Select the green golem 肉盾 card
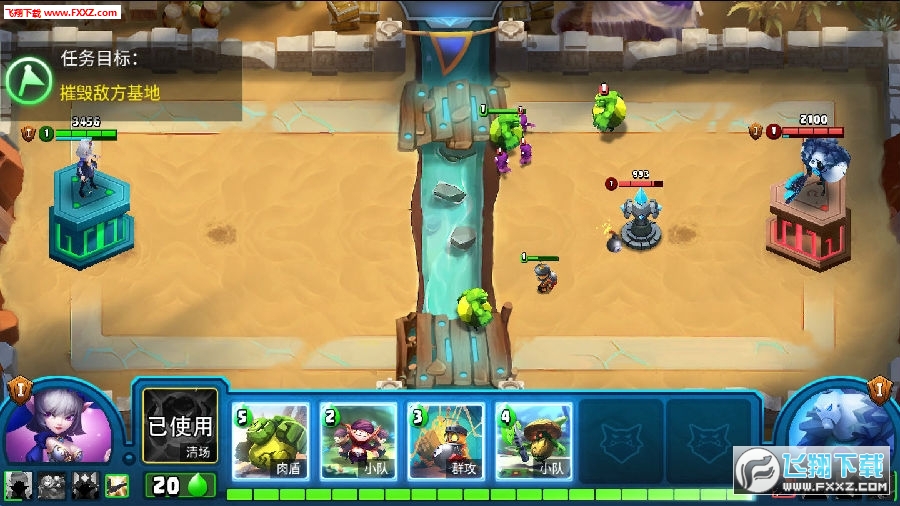The image size is (900, 506). [x=271, y=441]
